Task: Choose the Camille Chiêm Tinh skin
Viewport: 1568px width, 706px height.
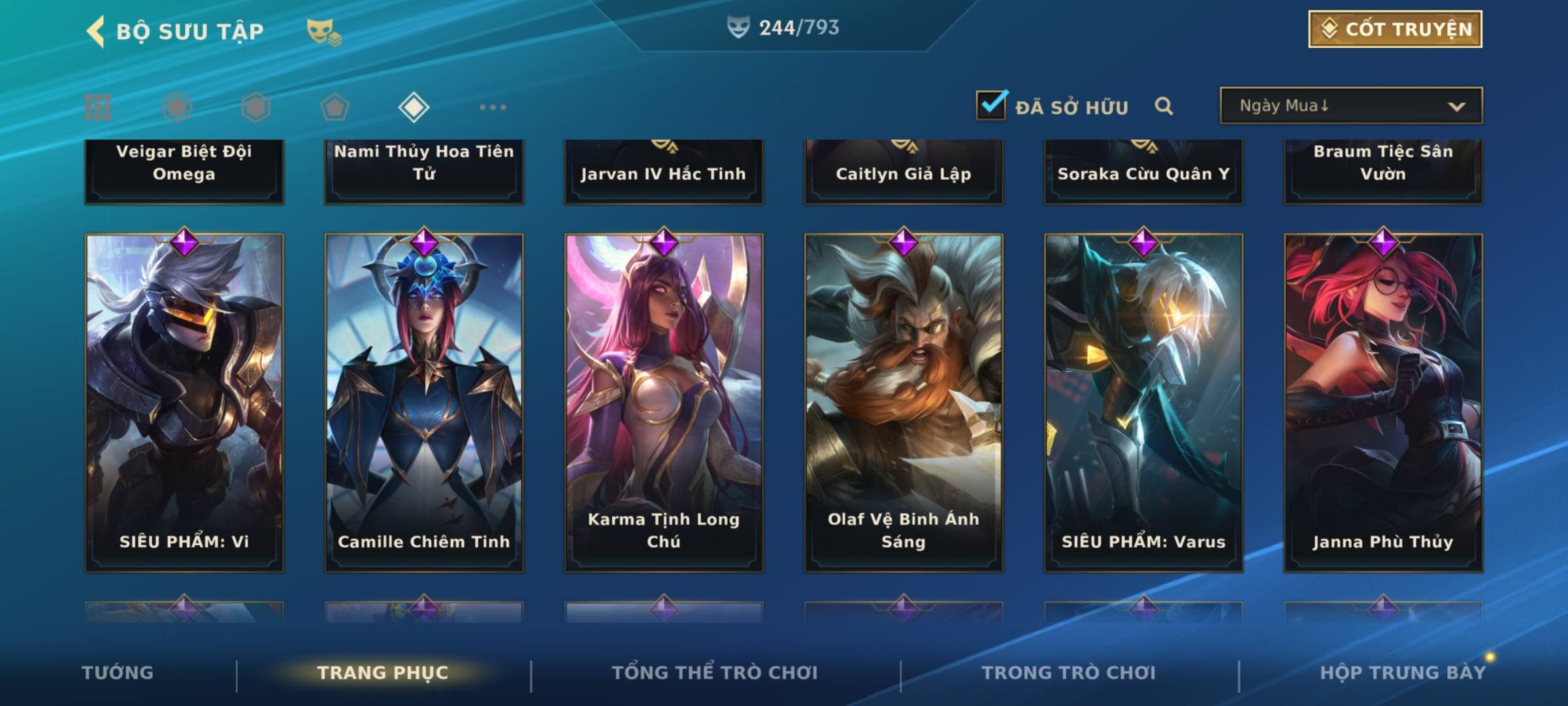Action: click(424, 402)
